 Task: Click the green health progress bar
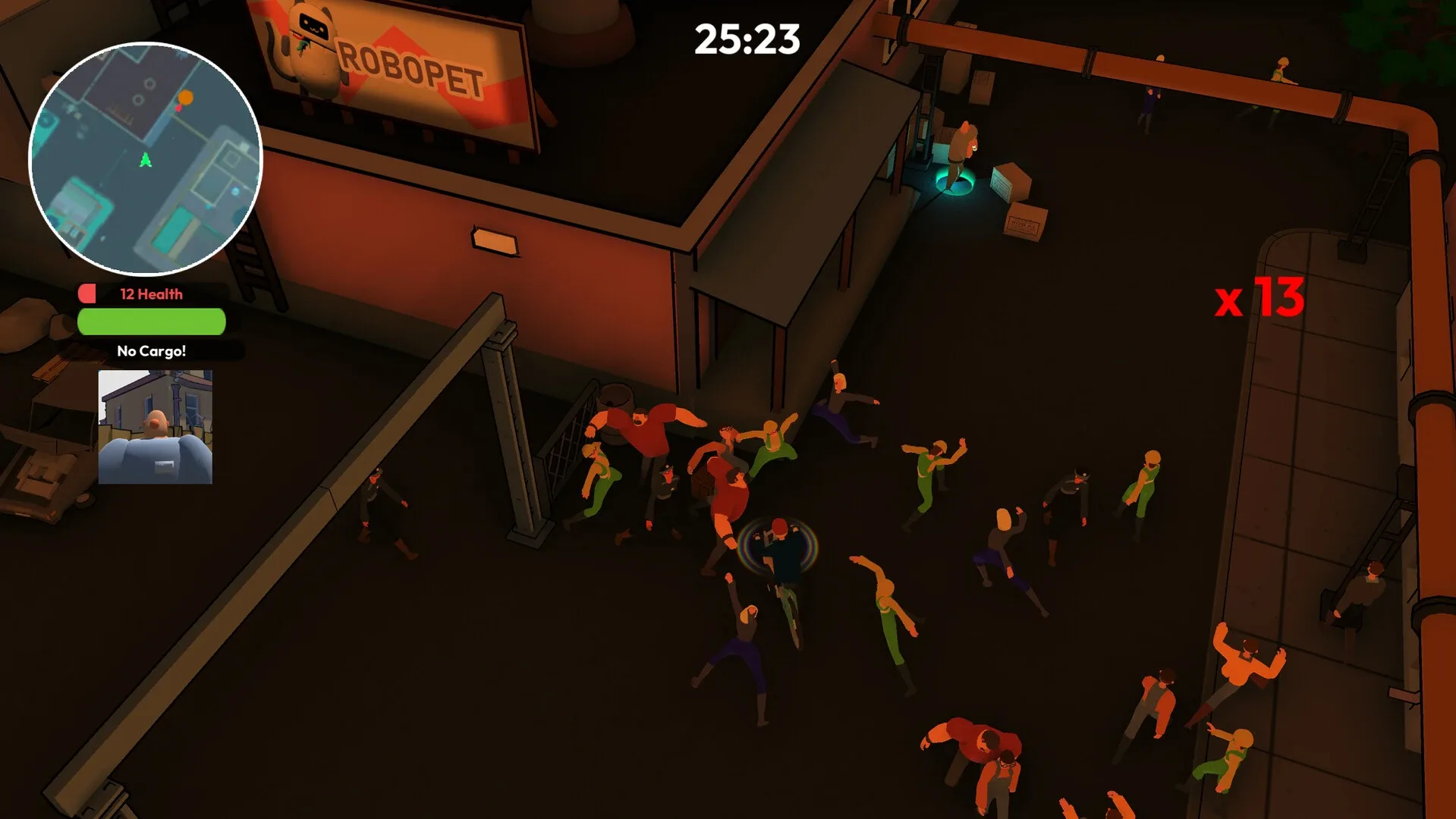[150, 322]
